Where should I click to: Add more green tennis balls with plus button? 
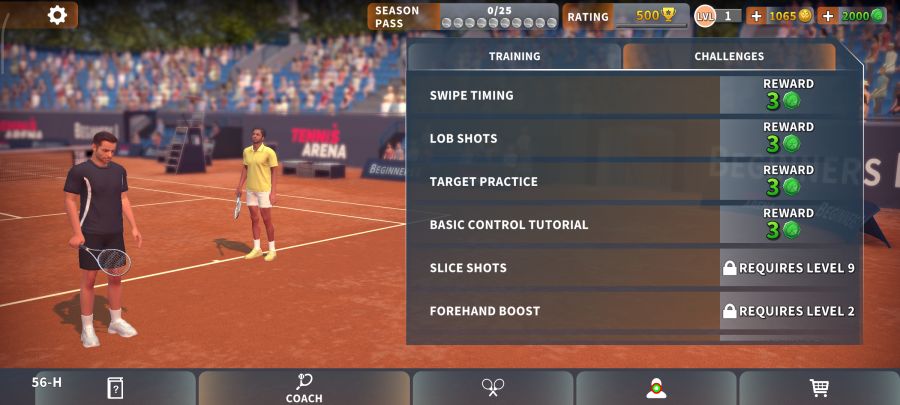click(x=827, y=16)
